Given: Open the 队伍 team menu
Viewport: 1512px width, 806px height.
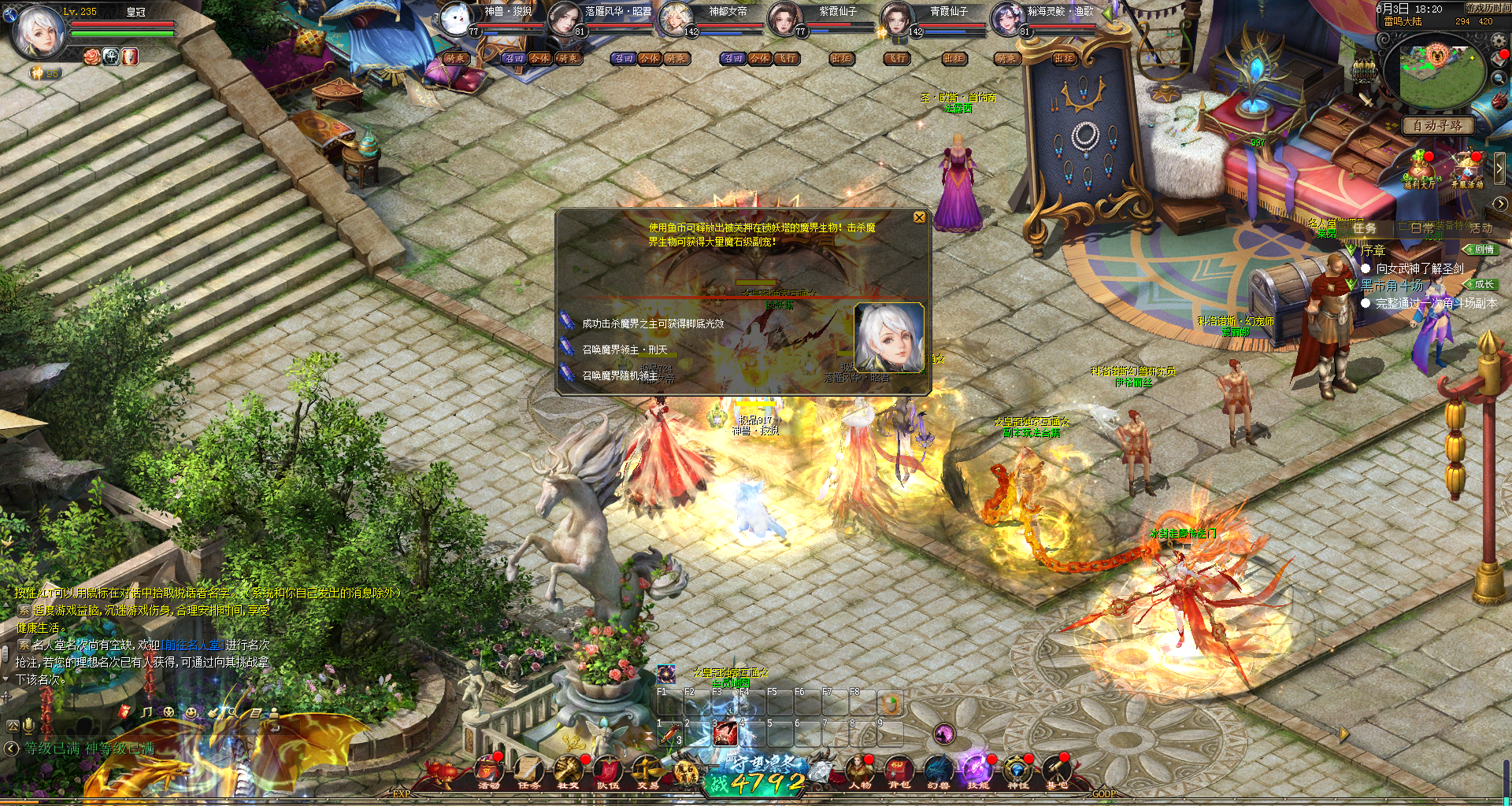Looking at the screenshot, I should [607, 771].
